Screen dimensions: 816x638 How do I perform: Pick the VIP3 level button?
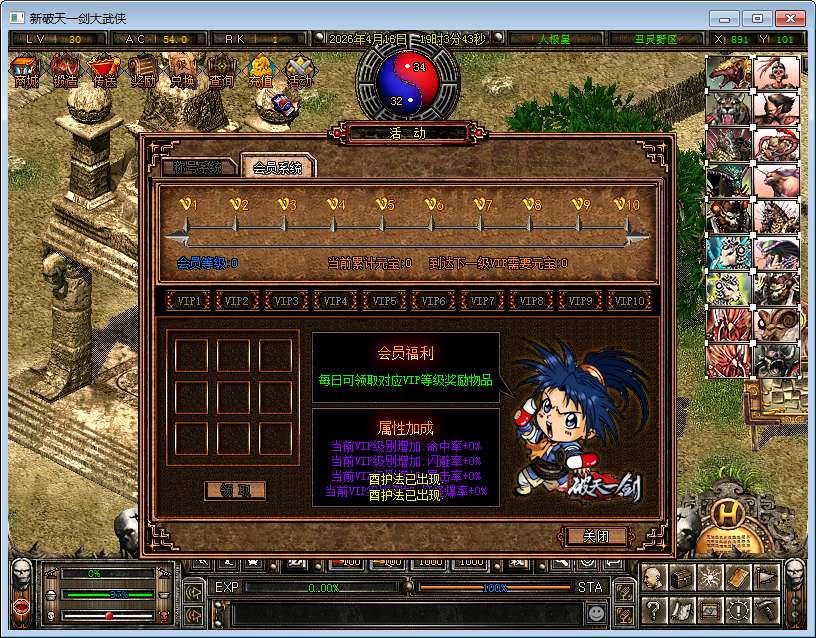click(287, 300)
